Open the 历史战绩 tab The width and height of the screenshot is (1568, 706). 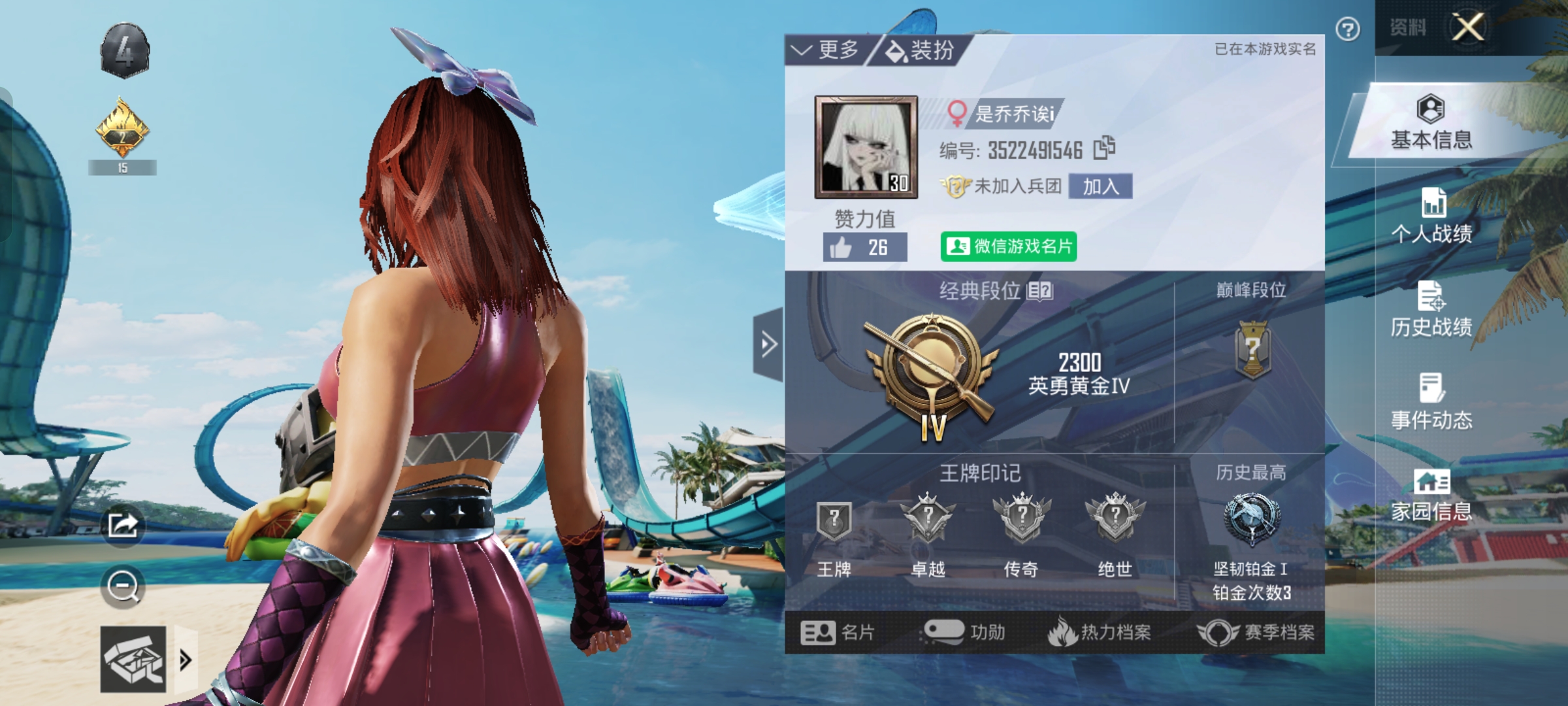click(1431, 309)
